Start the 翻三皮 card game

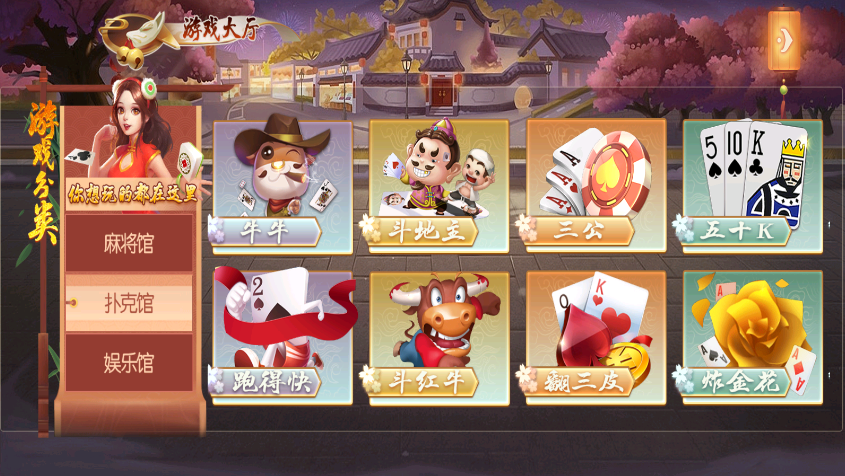(x=595, y=336)
